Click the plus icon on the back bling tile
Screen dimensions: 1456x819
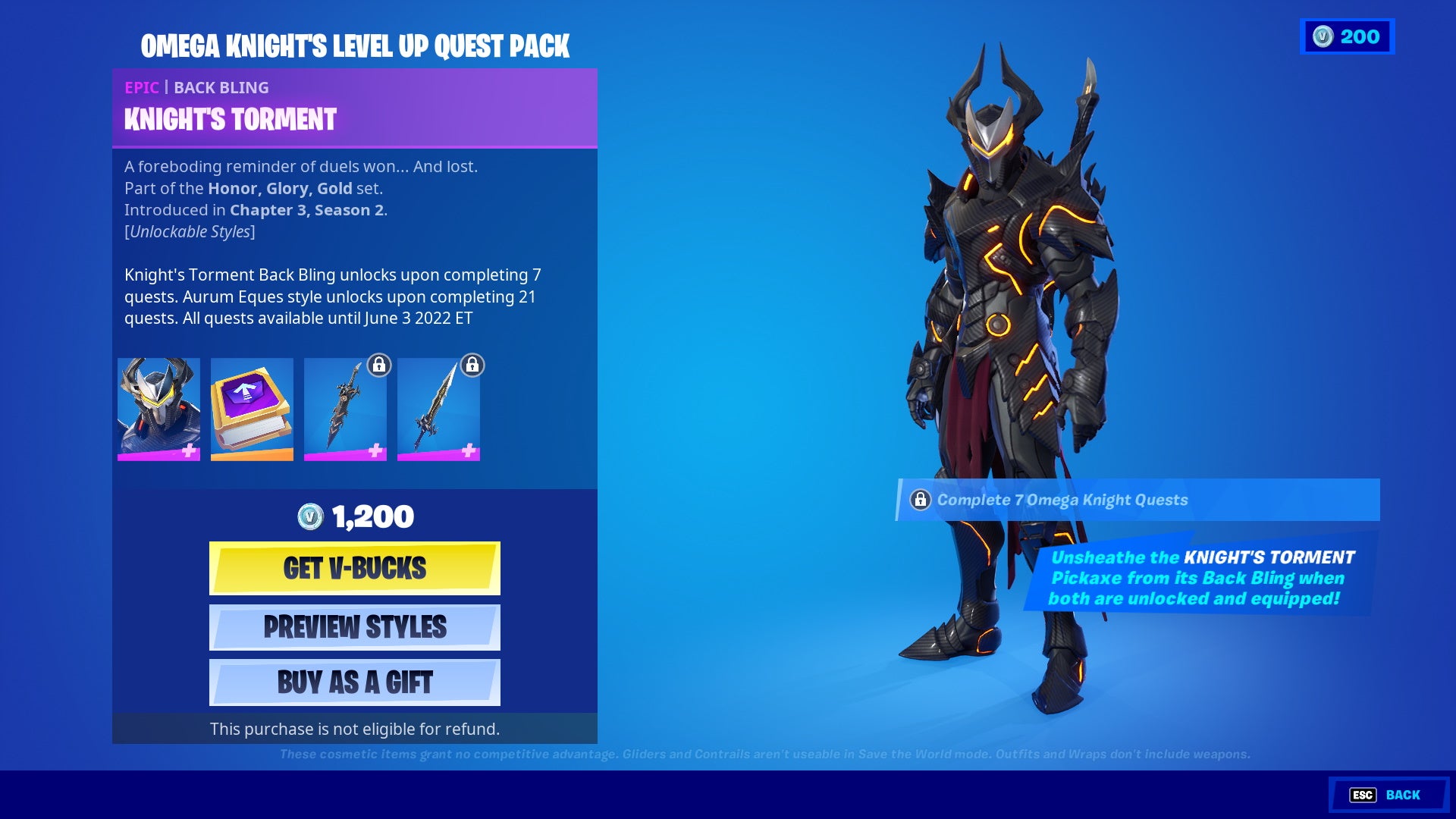pyautogui.click(x=190, y=450)
